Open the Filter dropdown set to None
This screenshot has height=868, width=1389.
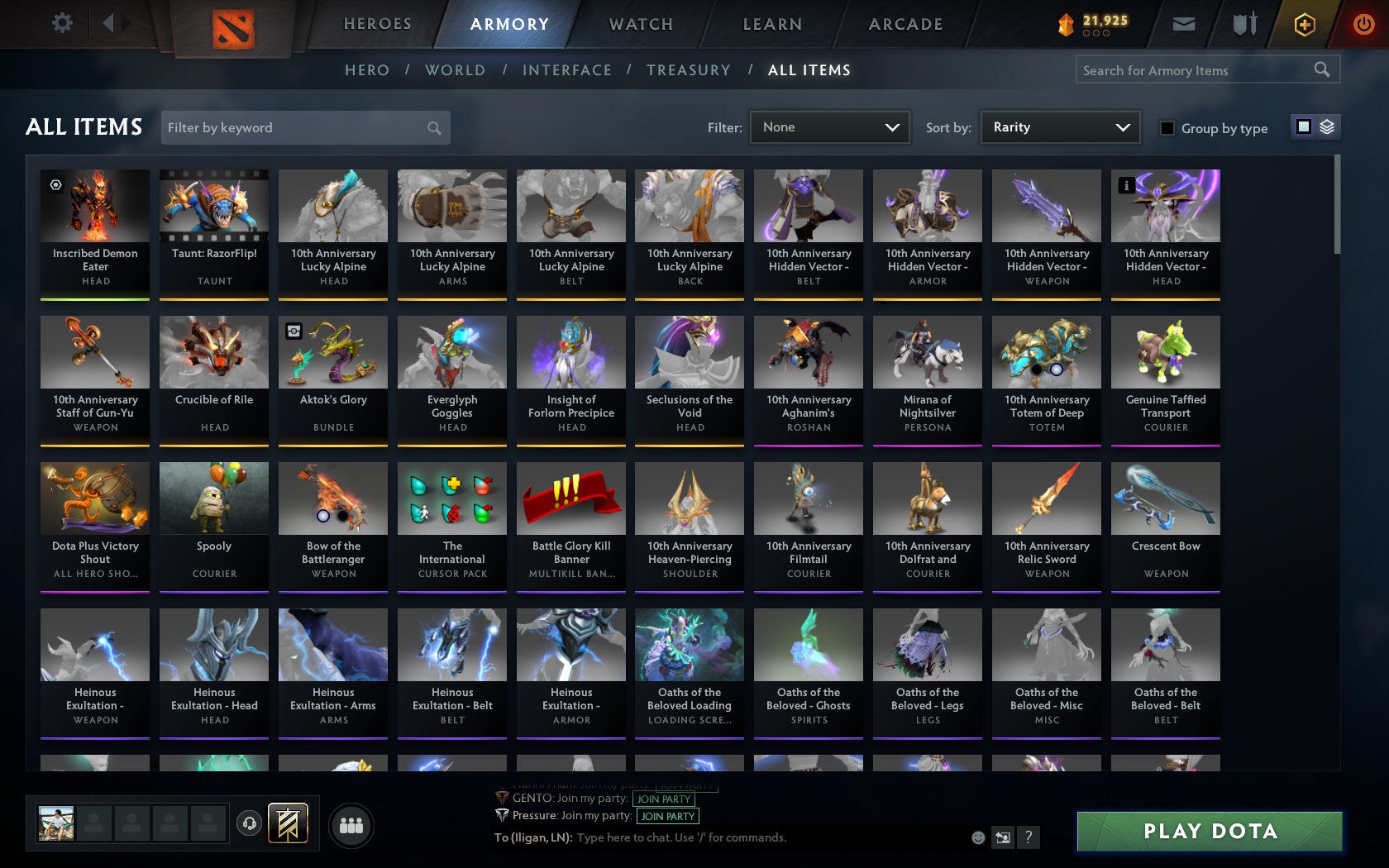tap(829, 127)
